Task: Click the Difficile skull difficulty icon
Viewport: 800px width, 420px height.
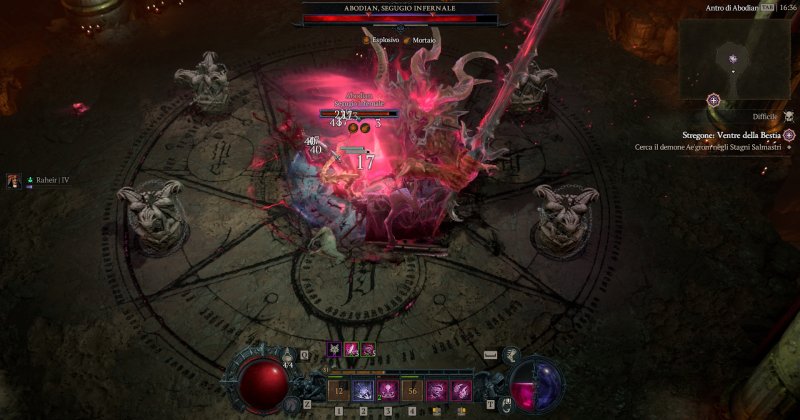Action: [x=789, y=117]
